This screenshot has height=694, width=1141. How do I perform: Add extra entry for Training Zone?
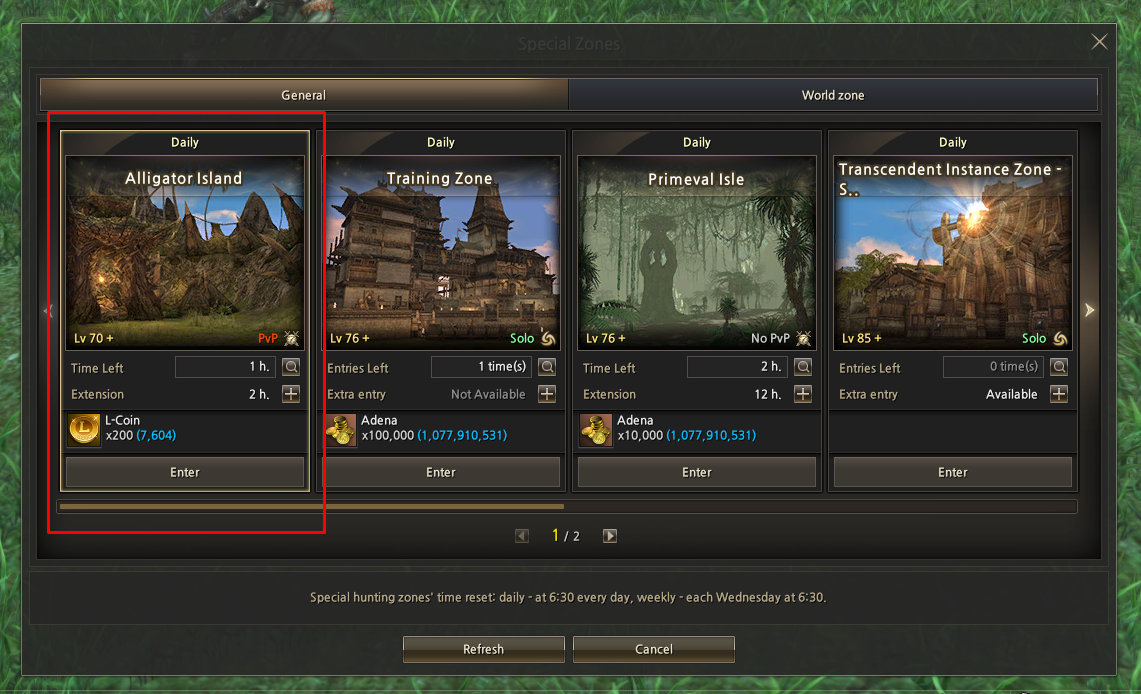547,394
